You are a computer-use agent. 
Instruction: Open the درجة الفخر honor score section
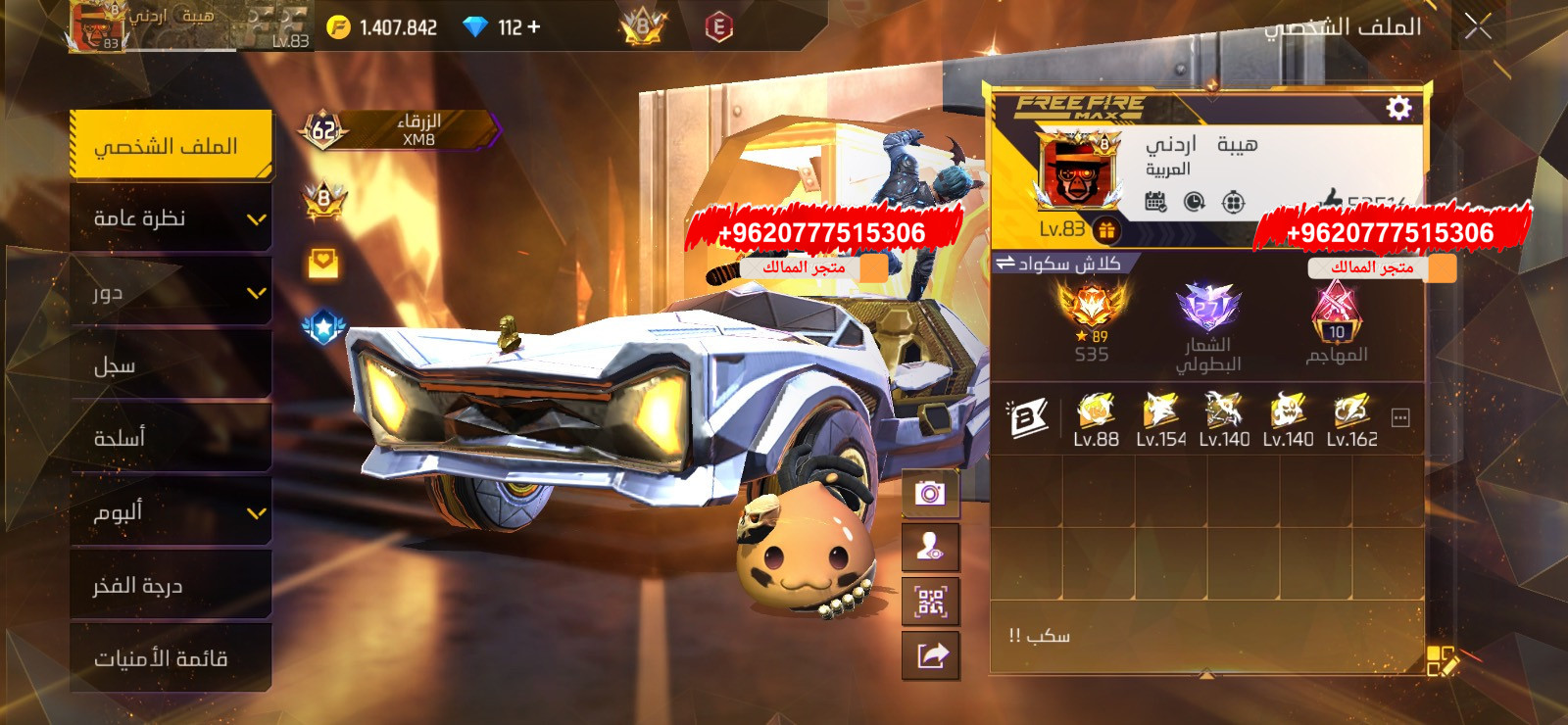[171, 585]
